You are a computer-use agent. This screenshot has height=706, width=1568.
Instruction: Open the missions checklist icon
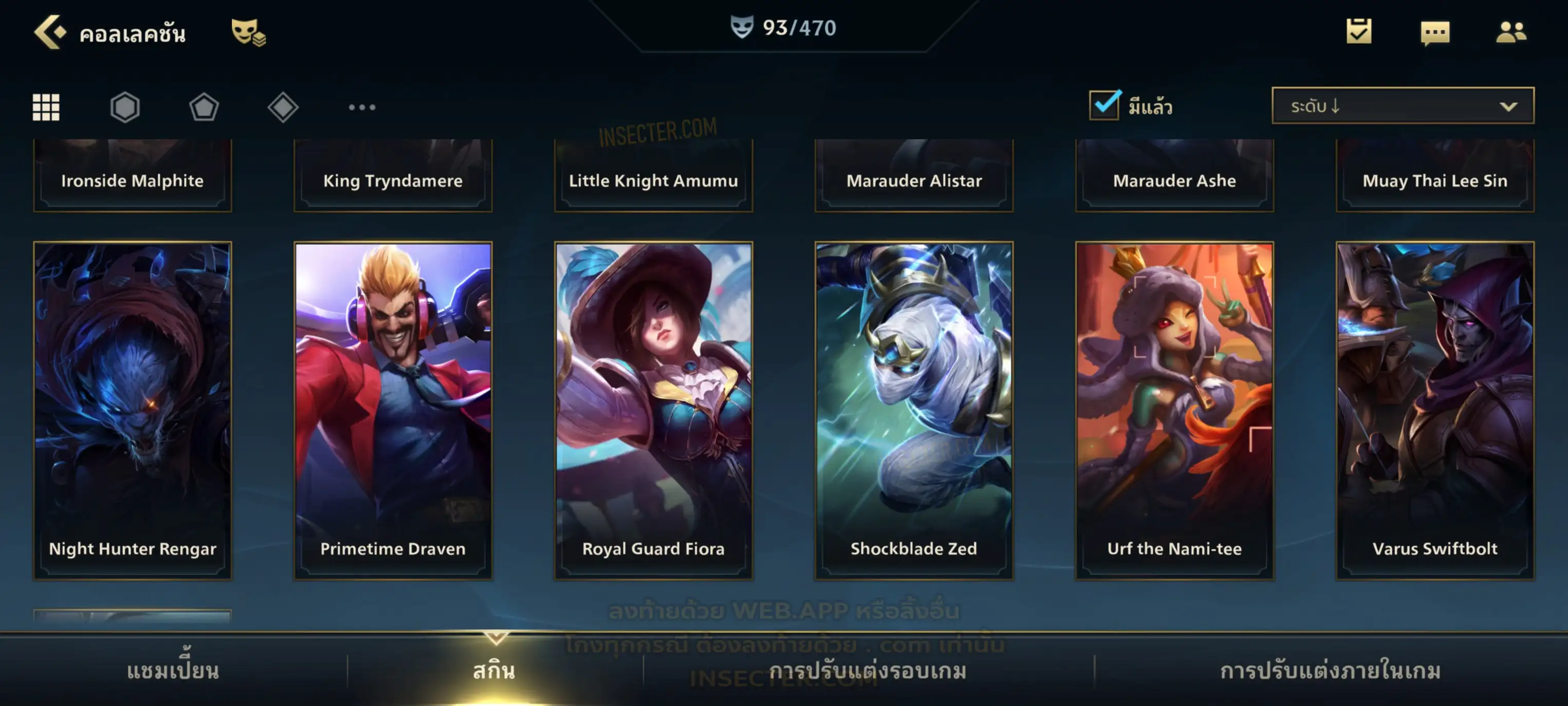click(1358, 32)
